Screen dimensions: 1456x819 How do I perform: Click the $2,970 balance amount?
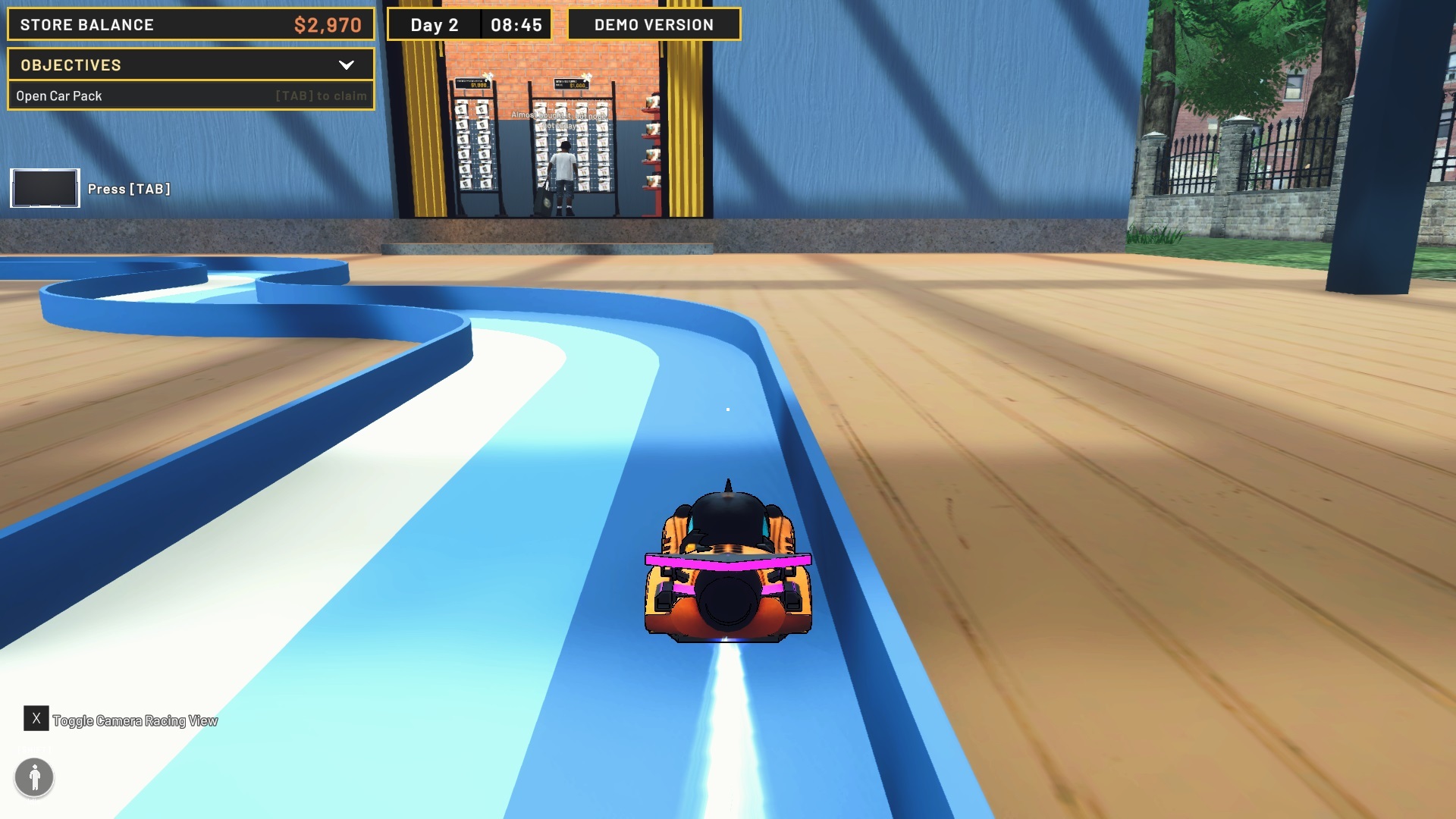point(329,24)
